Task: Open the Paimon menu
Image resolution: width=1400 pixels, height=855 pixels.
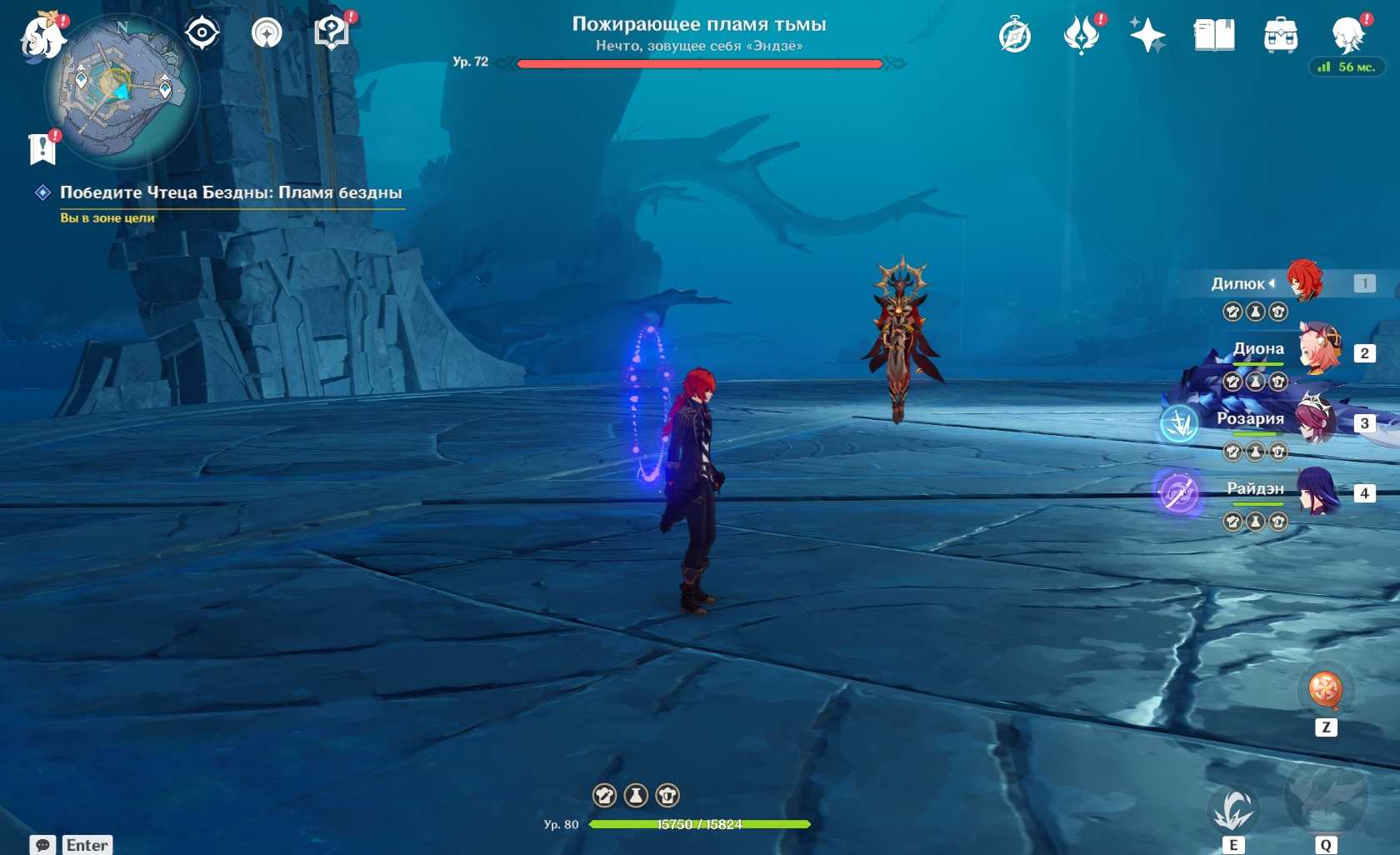Action: click(x=42, y=37)
